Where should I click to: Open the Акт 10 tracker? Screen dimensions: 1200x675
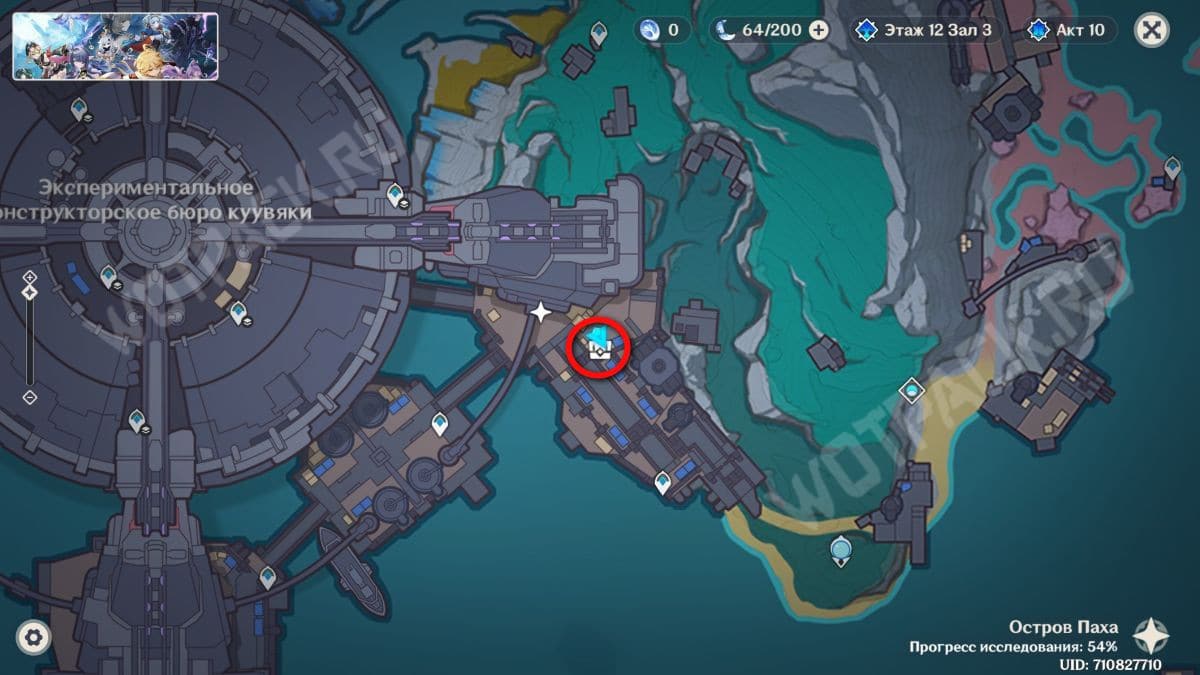click(1068, 30)
